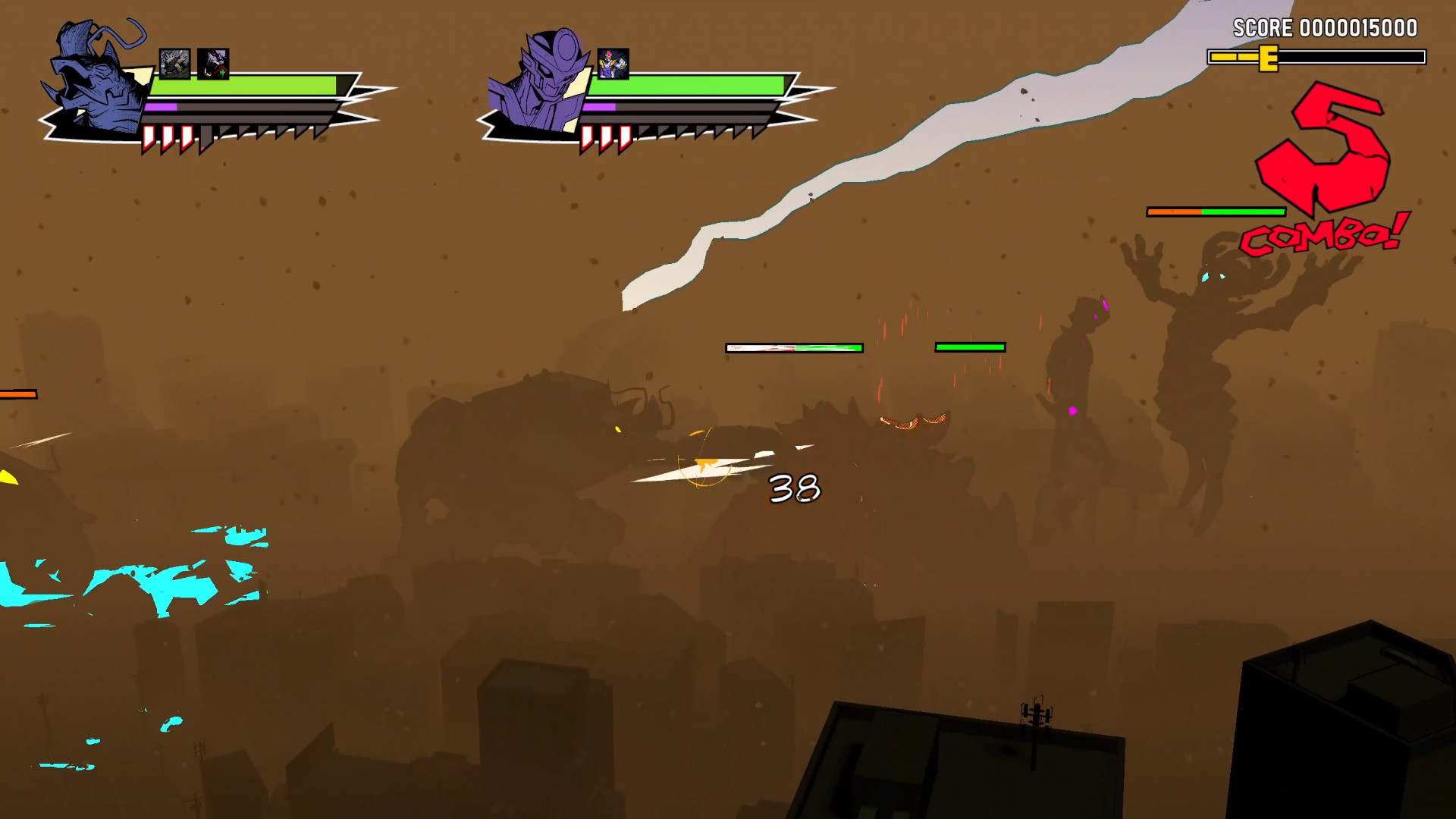This screenshot has width=1456, height=819.
Task: Toggle Player 1's first red charge pip
Action: 149,137
